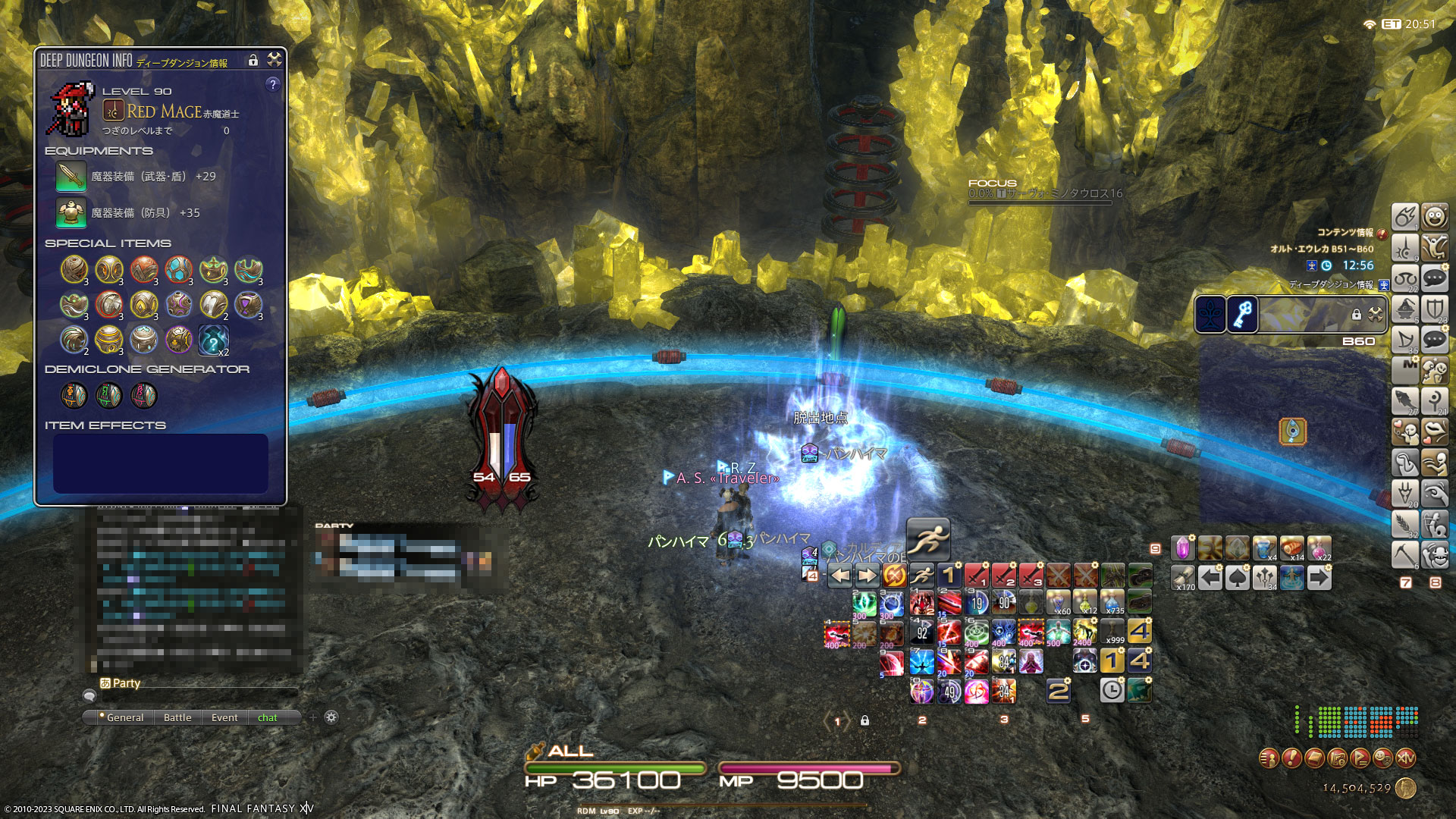
Task: Click the plus button to add a chat tab
Action: click(x=311, y=716)
